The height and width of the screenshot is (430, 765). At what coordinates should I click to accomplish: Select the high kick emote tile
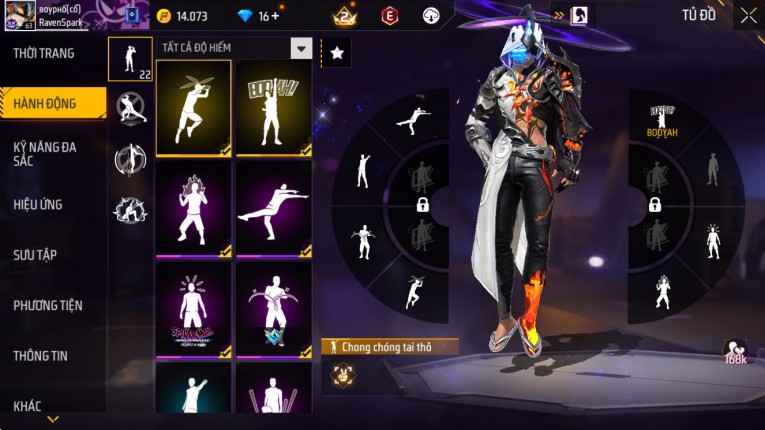(273, 208)
